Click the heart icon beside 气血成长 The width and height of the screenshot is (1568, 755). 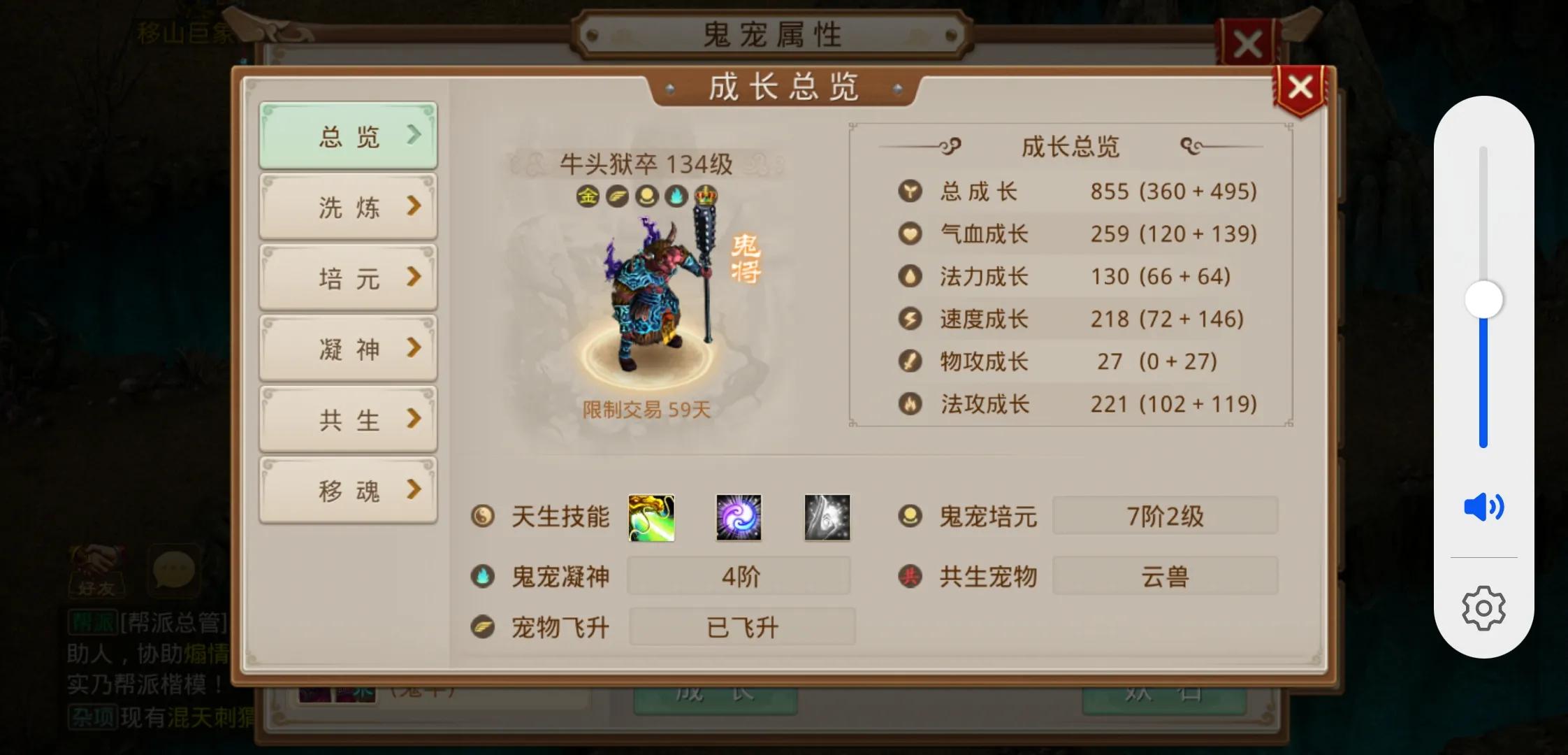(x=910, y=233)
